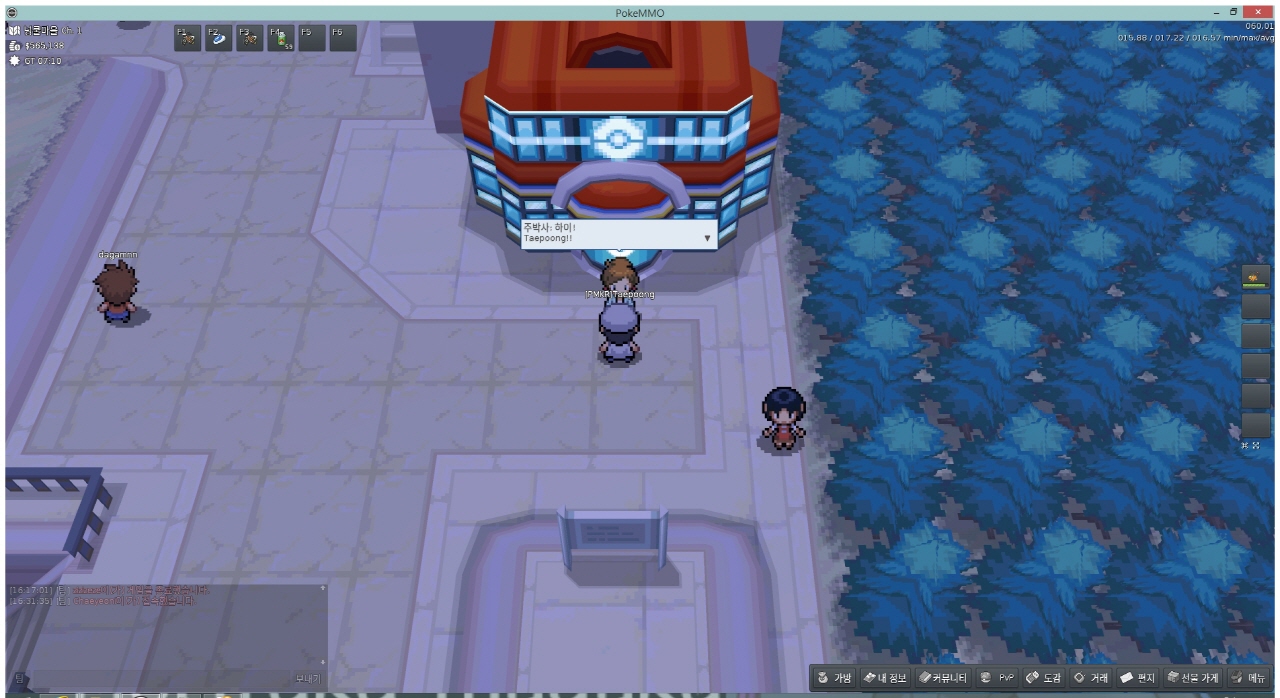The width and height of the screenshot is (1280, 698).
Task: Open the 내 정보 (my info) panel
Action: 885,678
